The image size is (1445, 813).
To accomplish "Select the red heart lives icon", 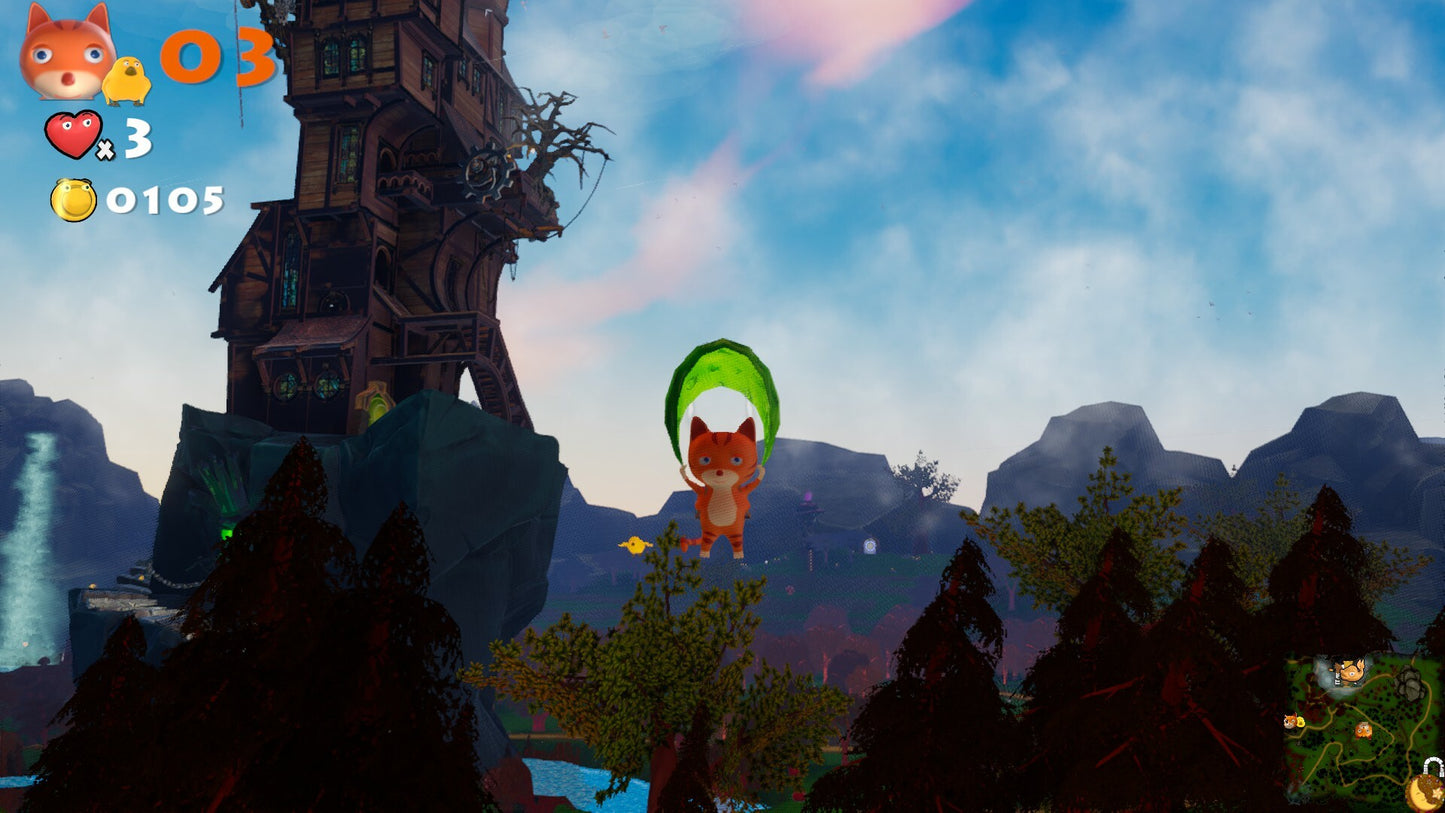I will [73, 134].
